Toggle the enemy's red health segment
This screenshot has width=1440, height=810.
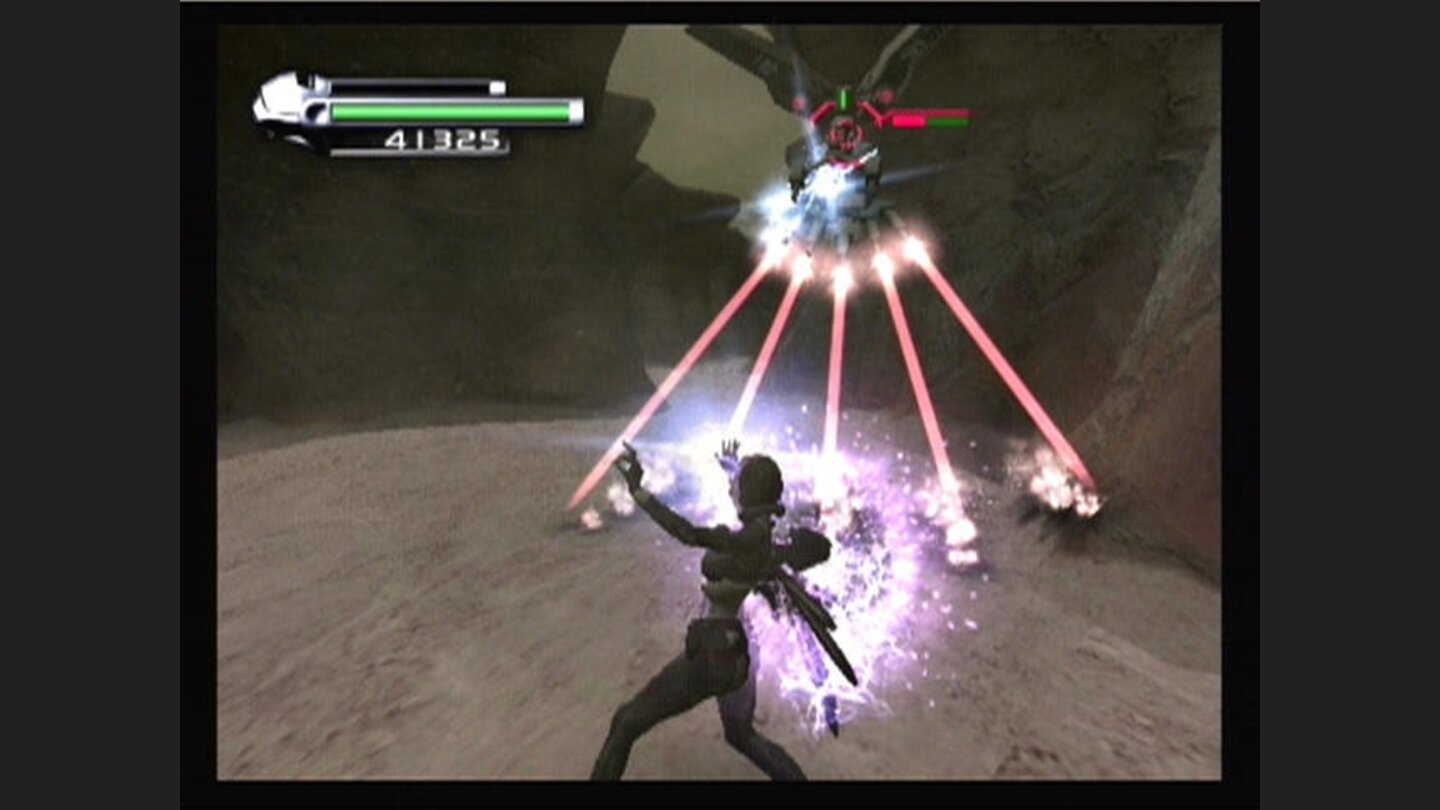[x=908, y=123]
